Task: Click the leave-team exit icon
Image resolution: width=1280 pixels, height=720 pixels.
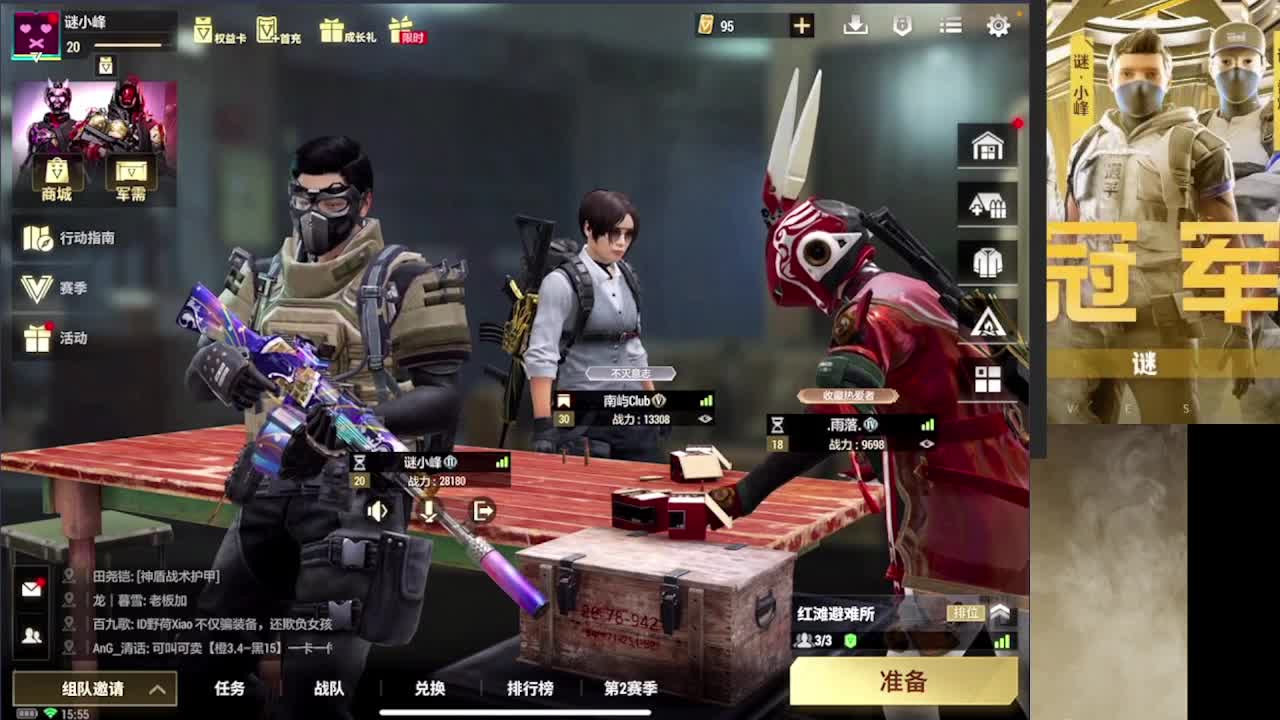Action: pos(484,511)
